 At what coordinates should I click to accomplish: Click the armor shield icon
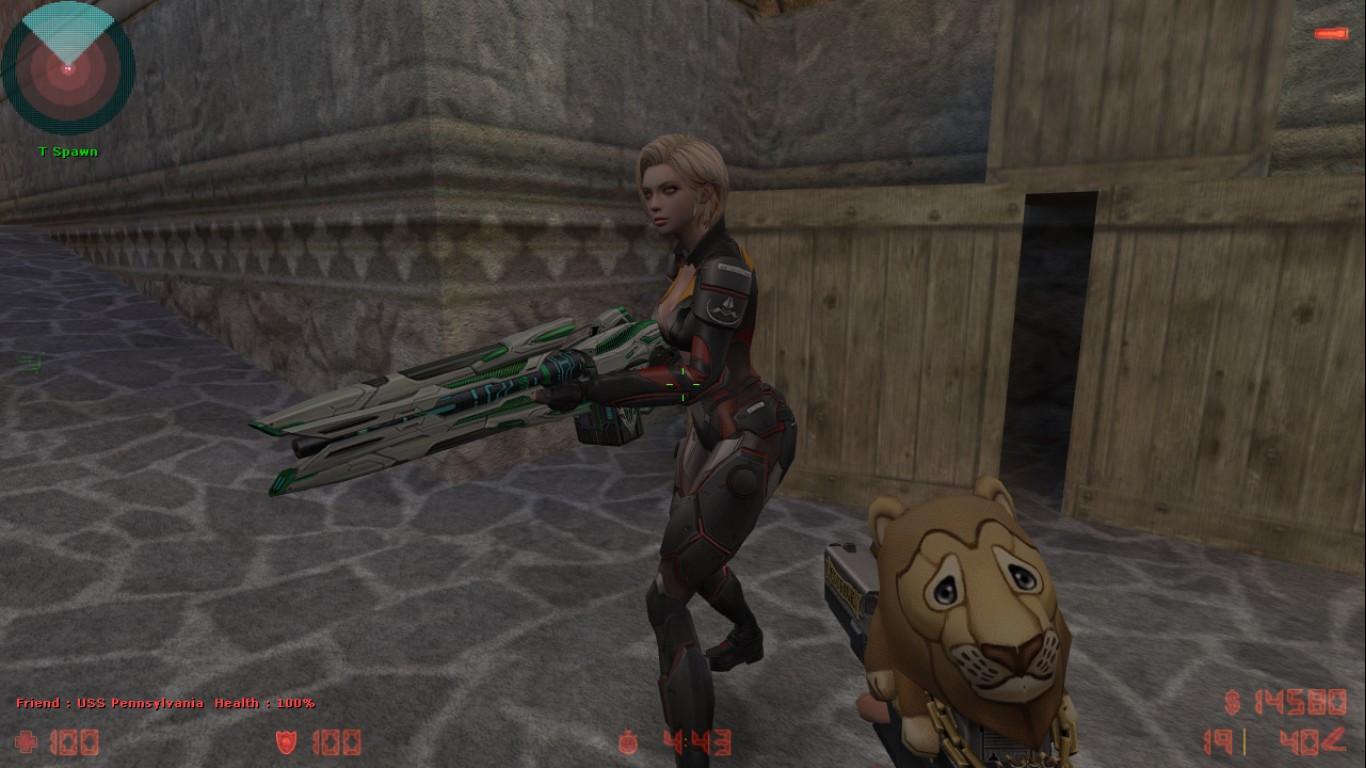[x=287, y=742]
